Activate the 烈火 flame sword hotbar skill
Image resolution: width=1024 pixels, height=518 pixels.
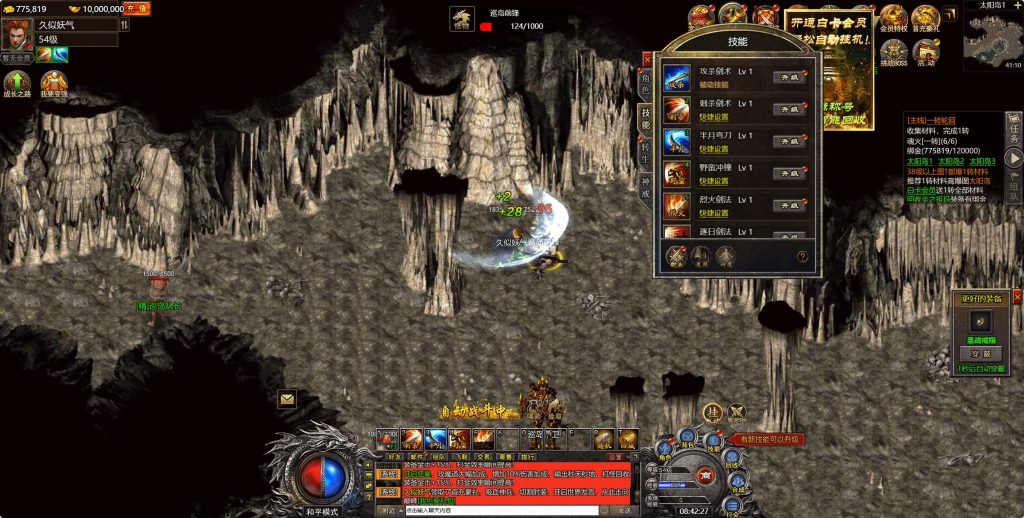(x=483, y=438)
